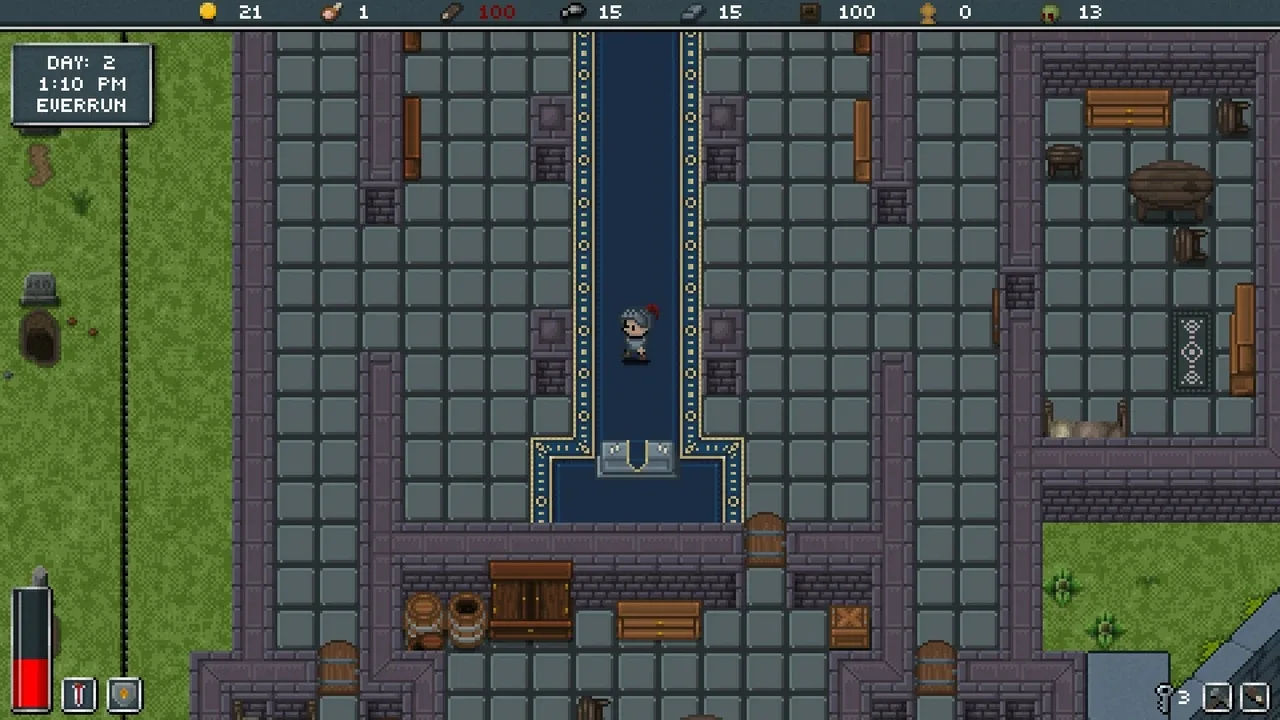Select the shield equipment slot
Image resolution: width=1280 pixels, height=720 pixels.
pos(124,694)
